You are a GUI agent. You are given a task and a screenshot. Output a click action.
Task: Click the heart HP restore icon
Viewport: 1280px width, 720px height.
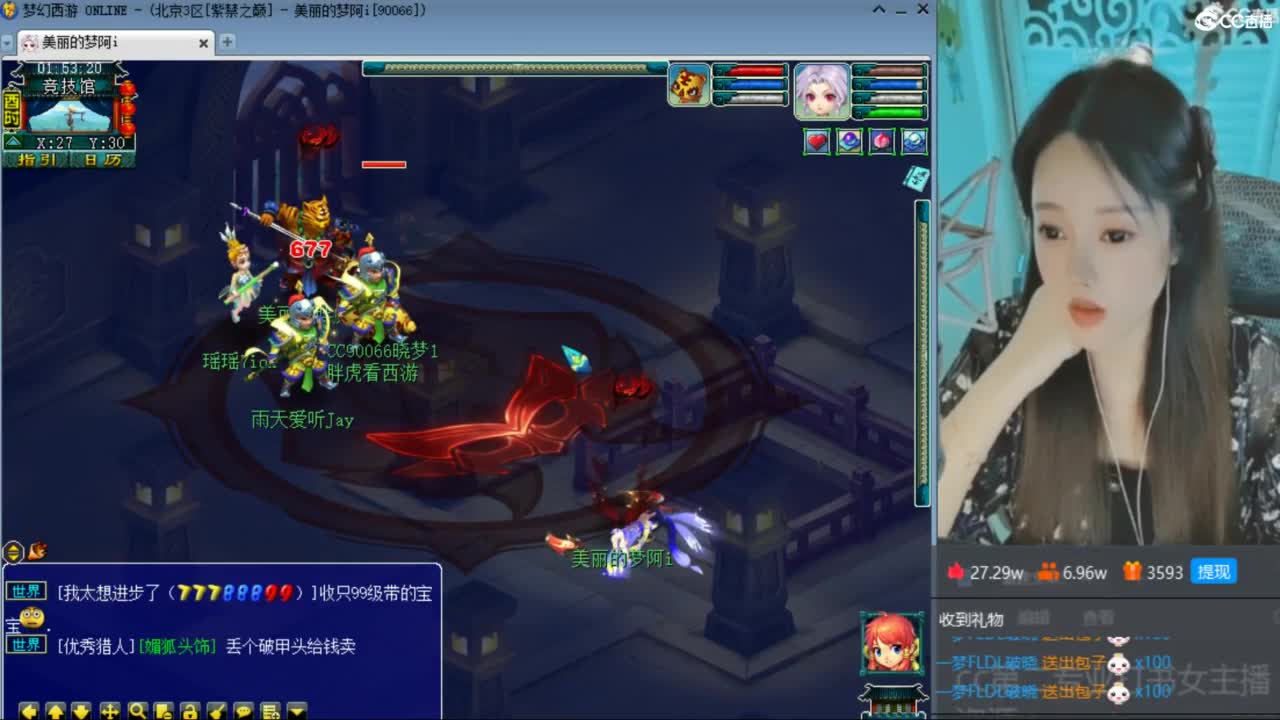[x=818, y=141]
